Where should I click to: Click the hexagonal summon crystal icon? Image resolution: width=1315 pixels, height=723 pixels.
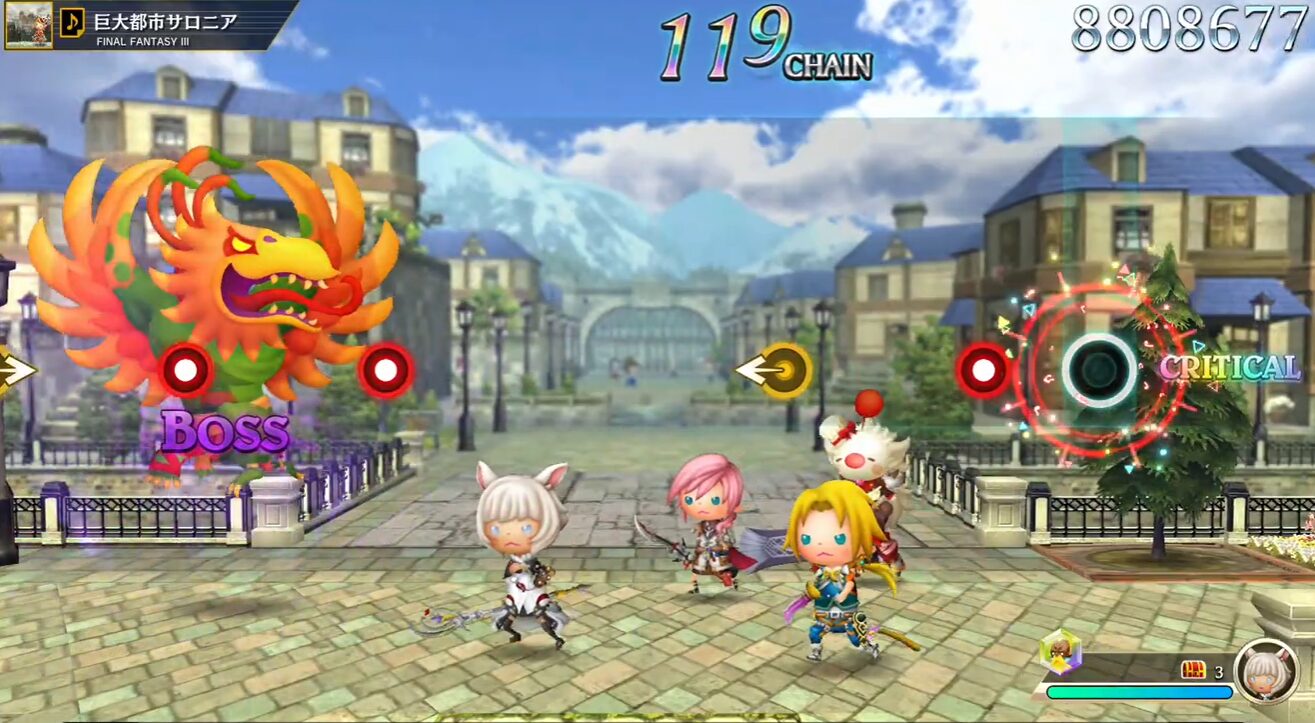click(1060, 652)
